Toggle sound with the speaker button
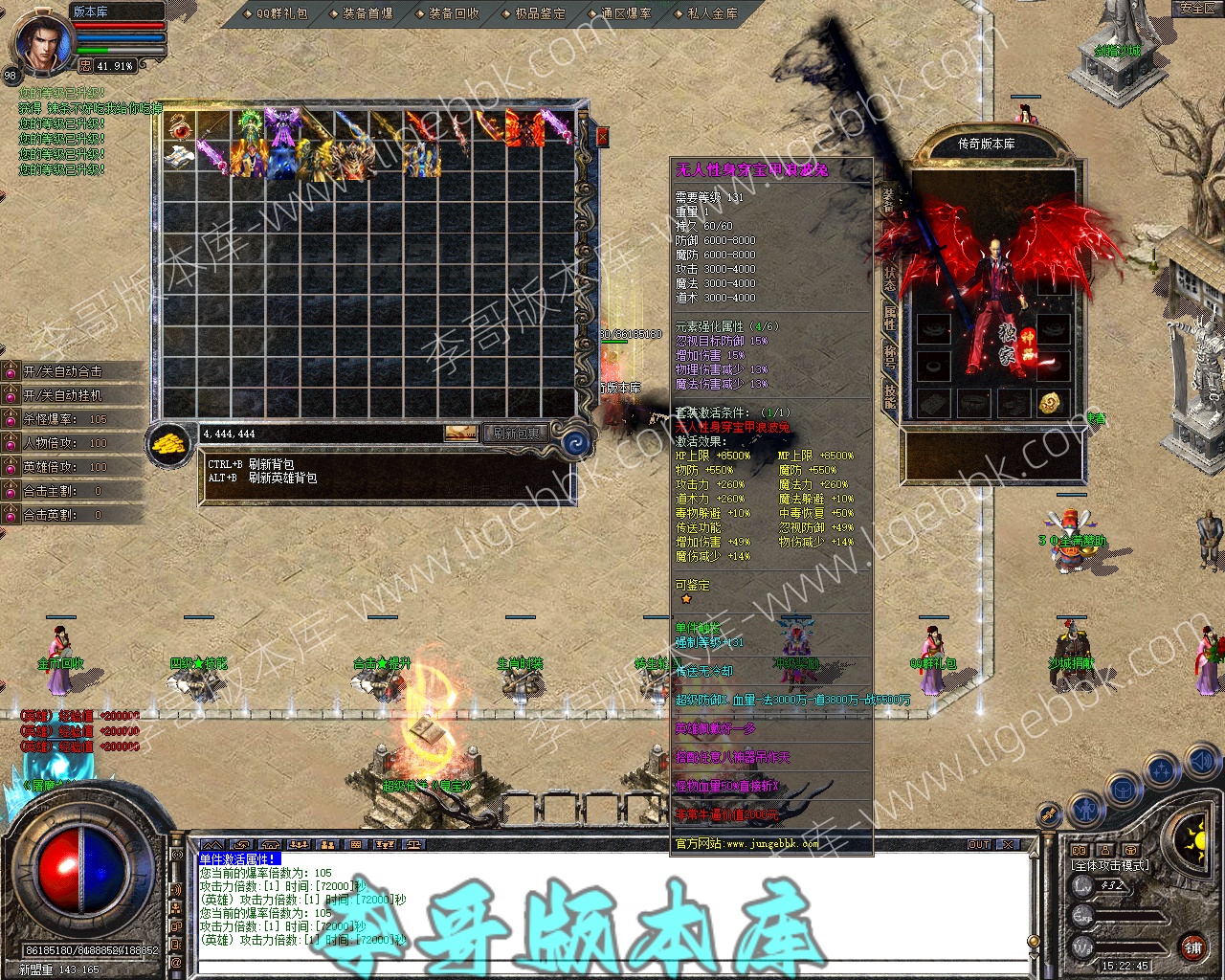 [1200, 763]
